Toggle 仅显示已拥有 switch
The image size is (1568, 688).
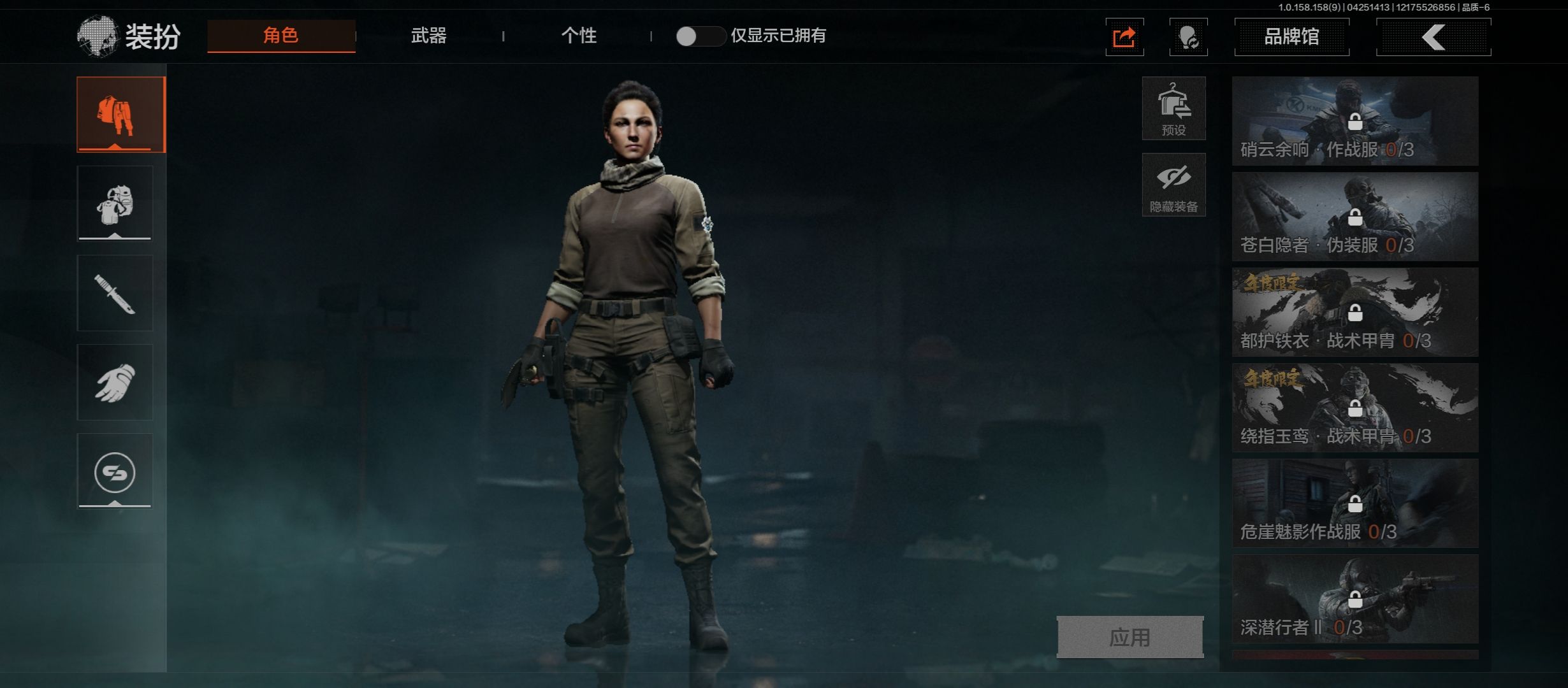click(699, 36)
